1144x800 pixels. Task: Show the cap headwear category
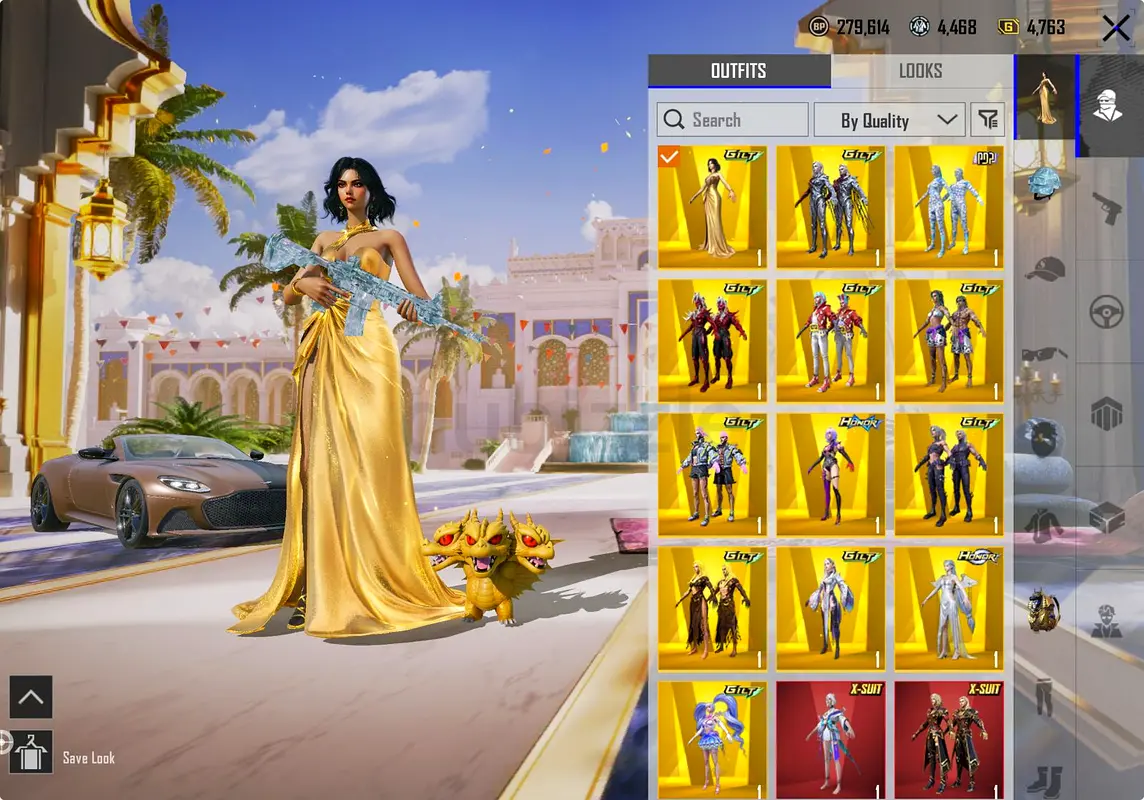coord(1044,269)
